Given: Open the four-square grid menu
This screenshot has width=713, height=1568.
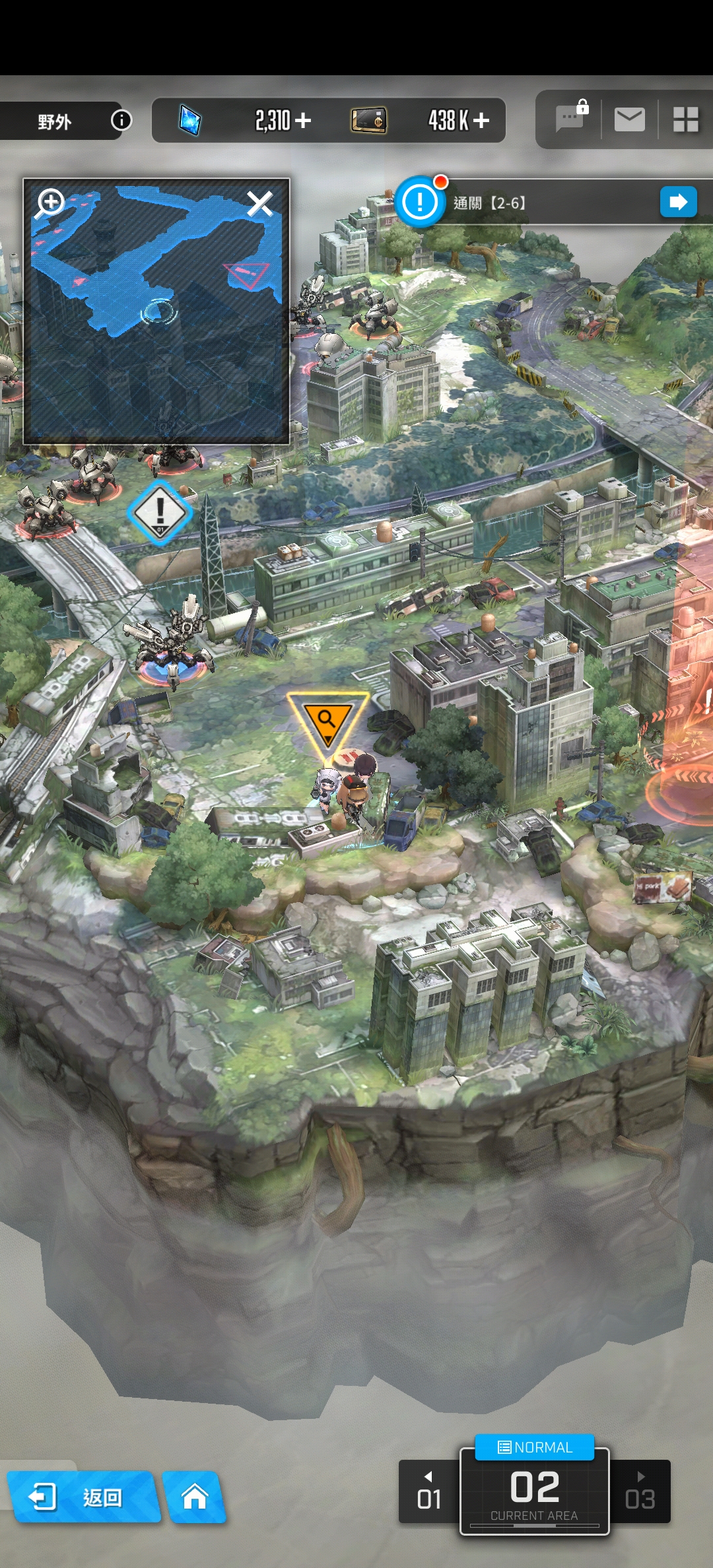Looking at the screenshot, I should (x=685, y=119).
